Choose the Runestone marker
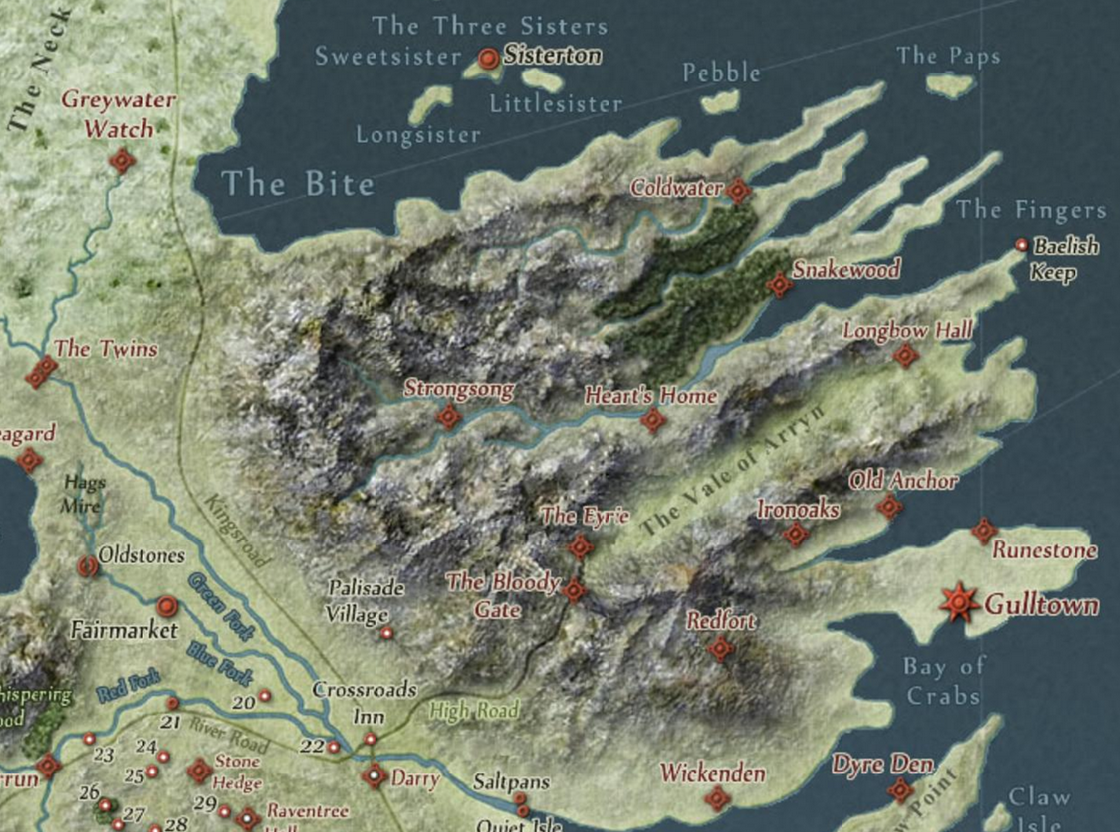The width and height of the screenshot is (1120, 832). coord(985,530)
